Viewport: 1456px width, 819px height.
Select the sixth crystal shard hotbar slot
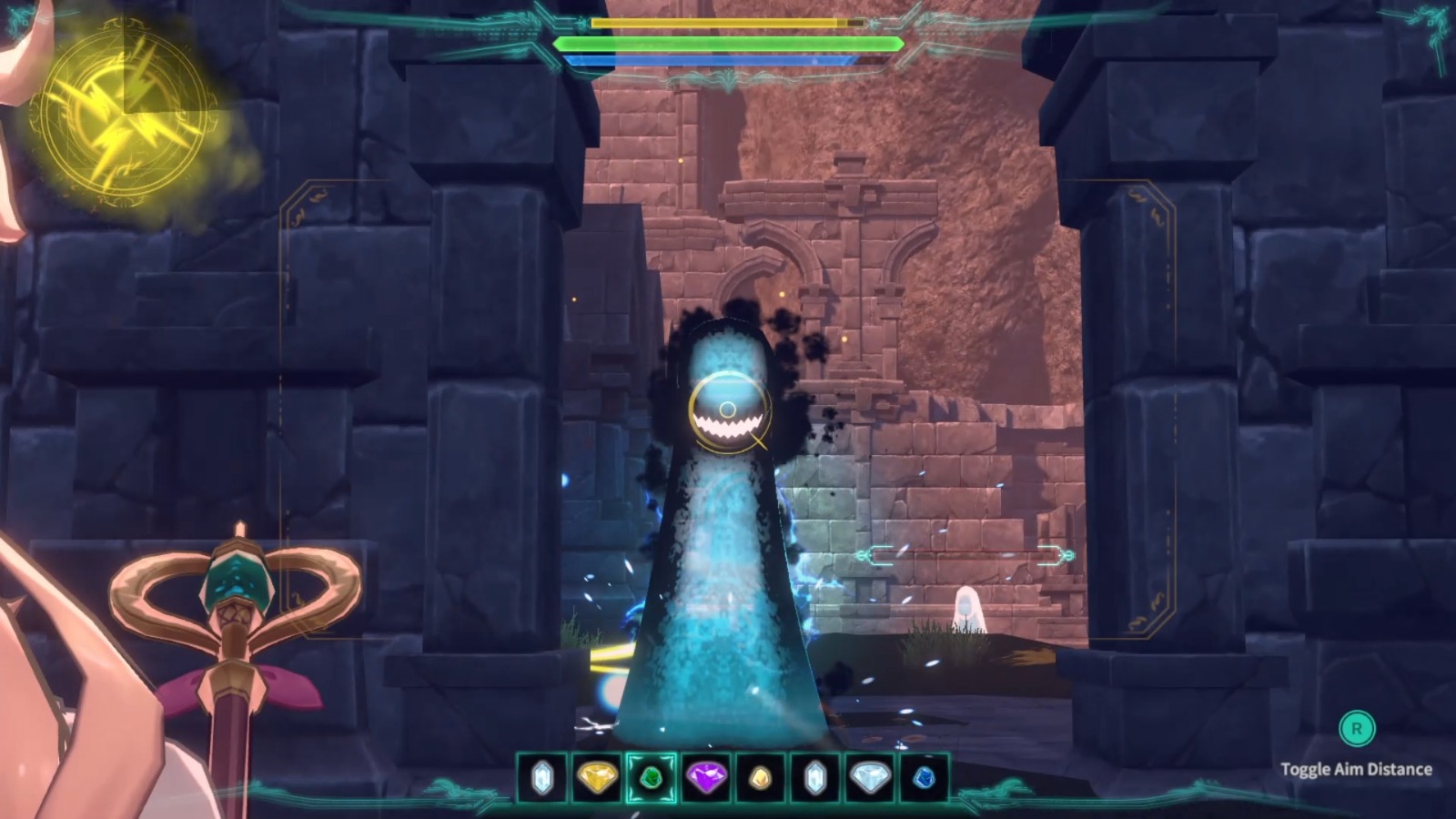pyautogui.click(x=815, y=779)
